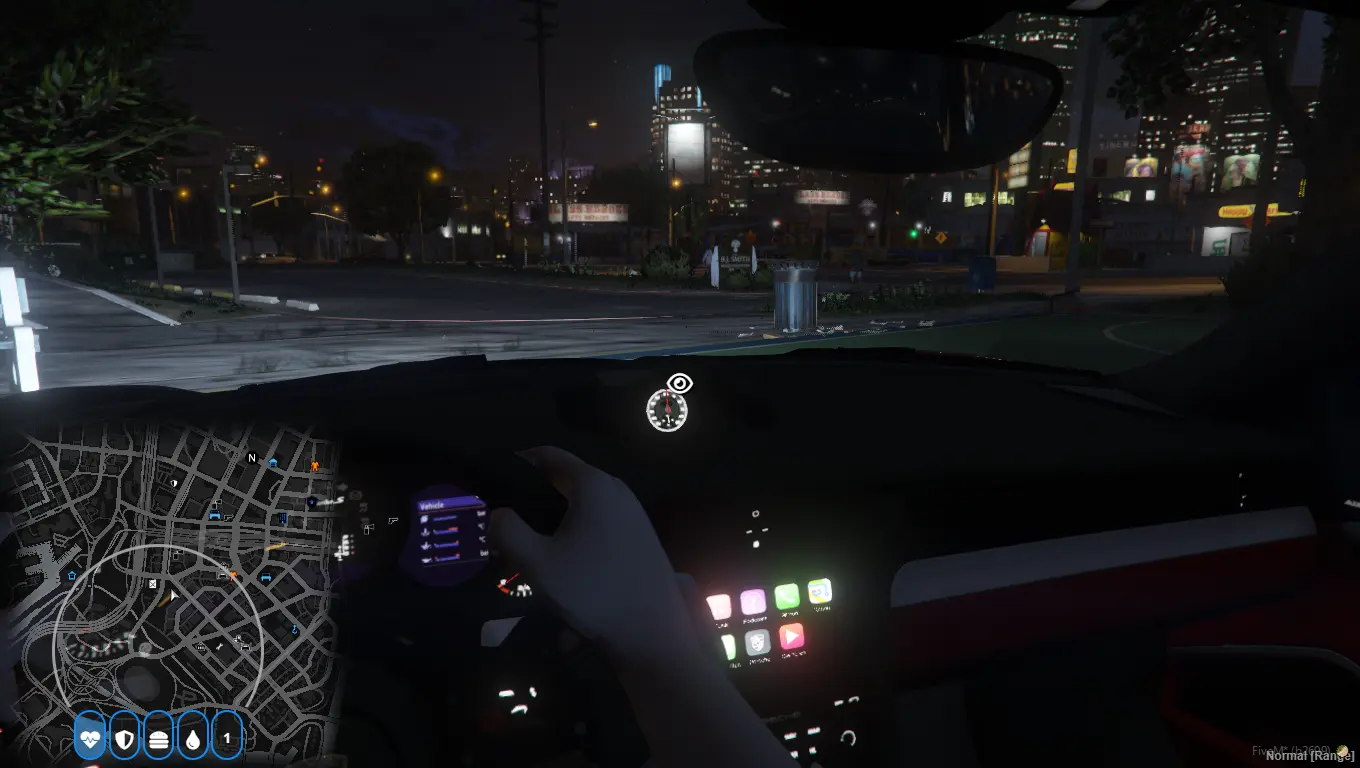Activate the eye interaction icon
1360x768 pixels.
coord(680,383)
